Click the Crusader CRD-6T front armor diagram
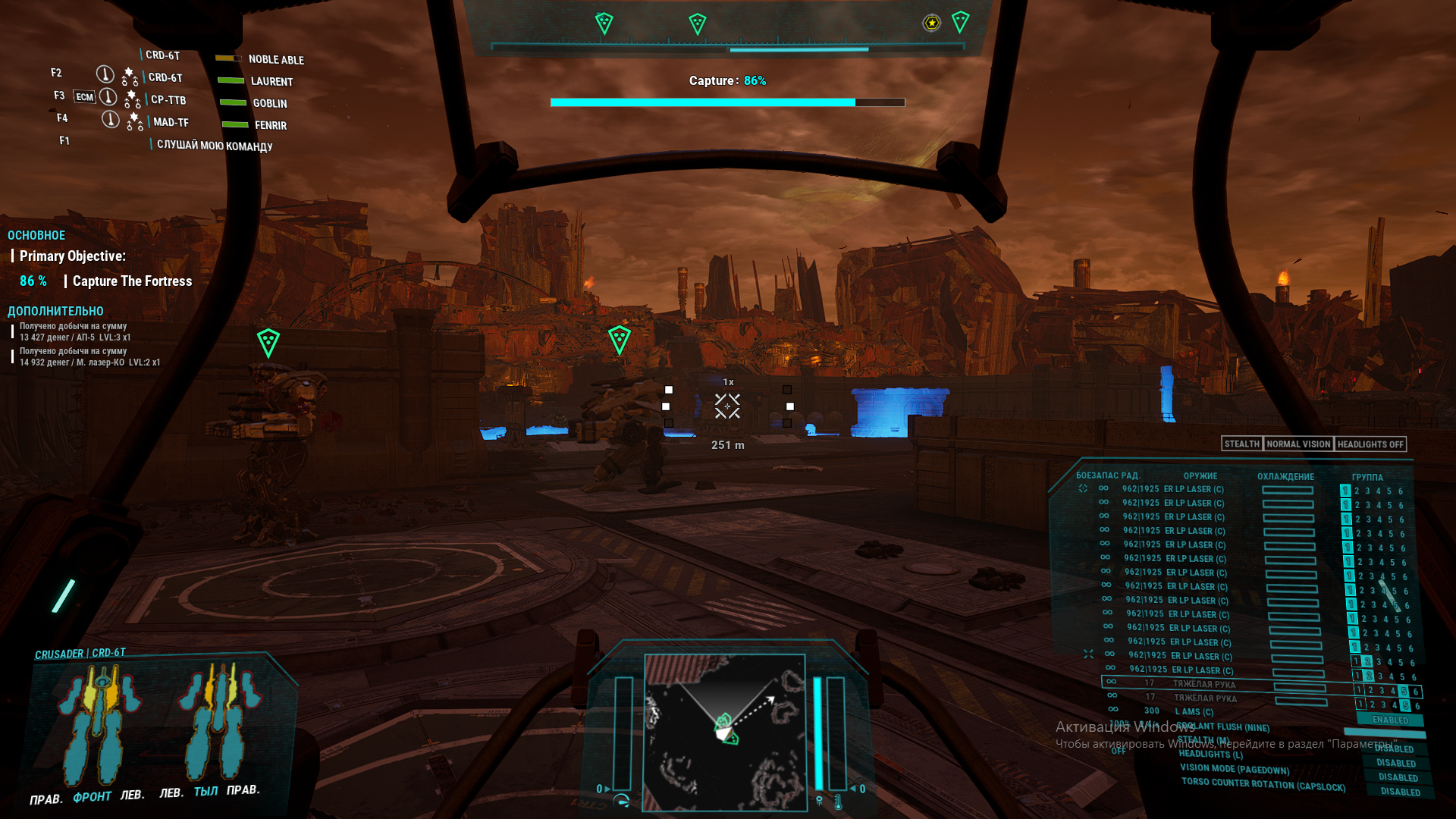This screenshot has height=819, width=1456. [x=99, y=724]
